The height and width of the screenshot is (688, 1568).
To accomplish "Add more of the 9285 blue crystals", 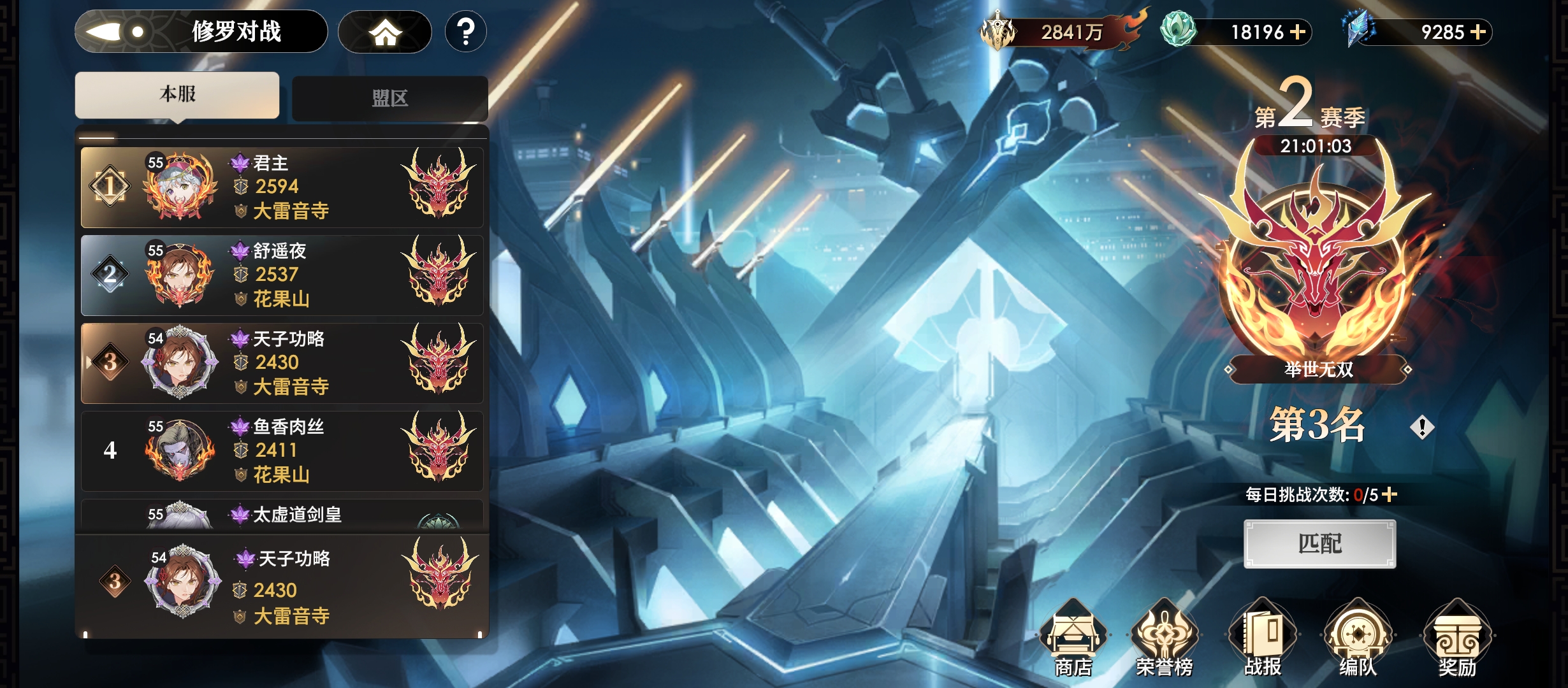I will 1478,32.
